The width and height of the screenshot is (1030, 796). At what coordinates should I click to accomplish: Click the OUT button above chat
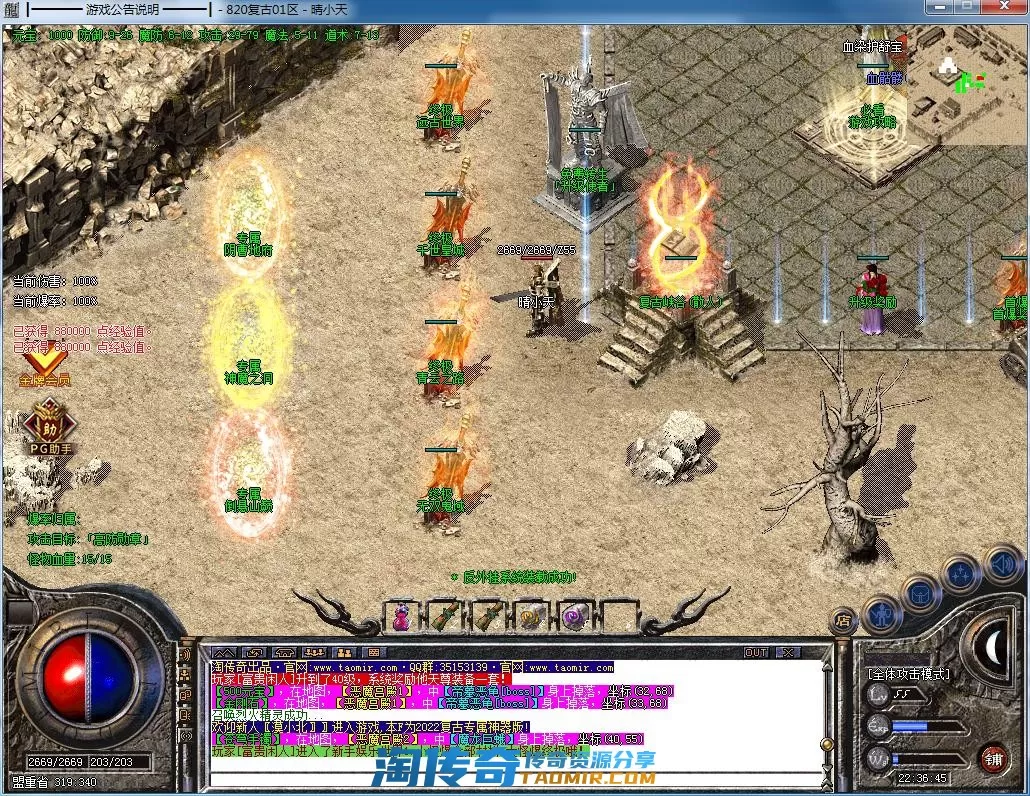coord(756,653)
